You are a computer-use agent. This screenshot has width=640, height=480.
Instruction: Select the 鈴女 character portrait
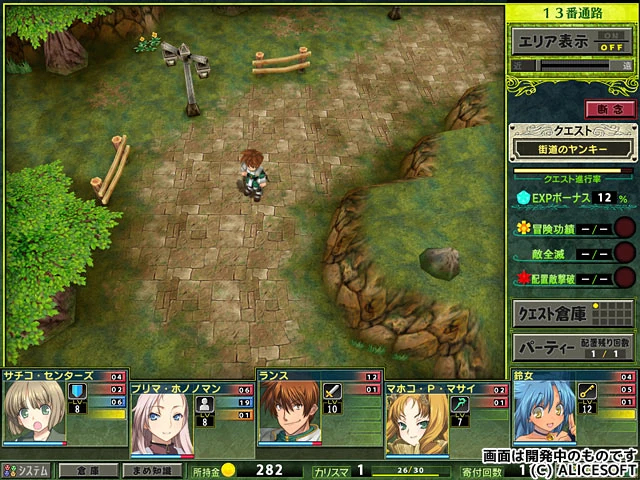(x=542, y=414)
